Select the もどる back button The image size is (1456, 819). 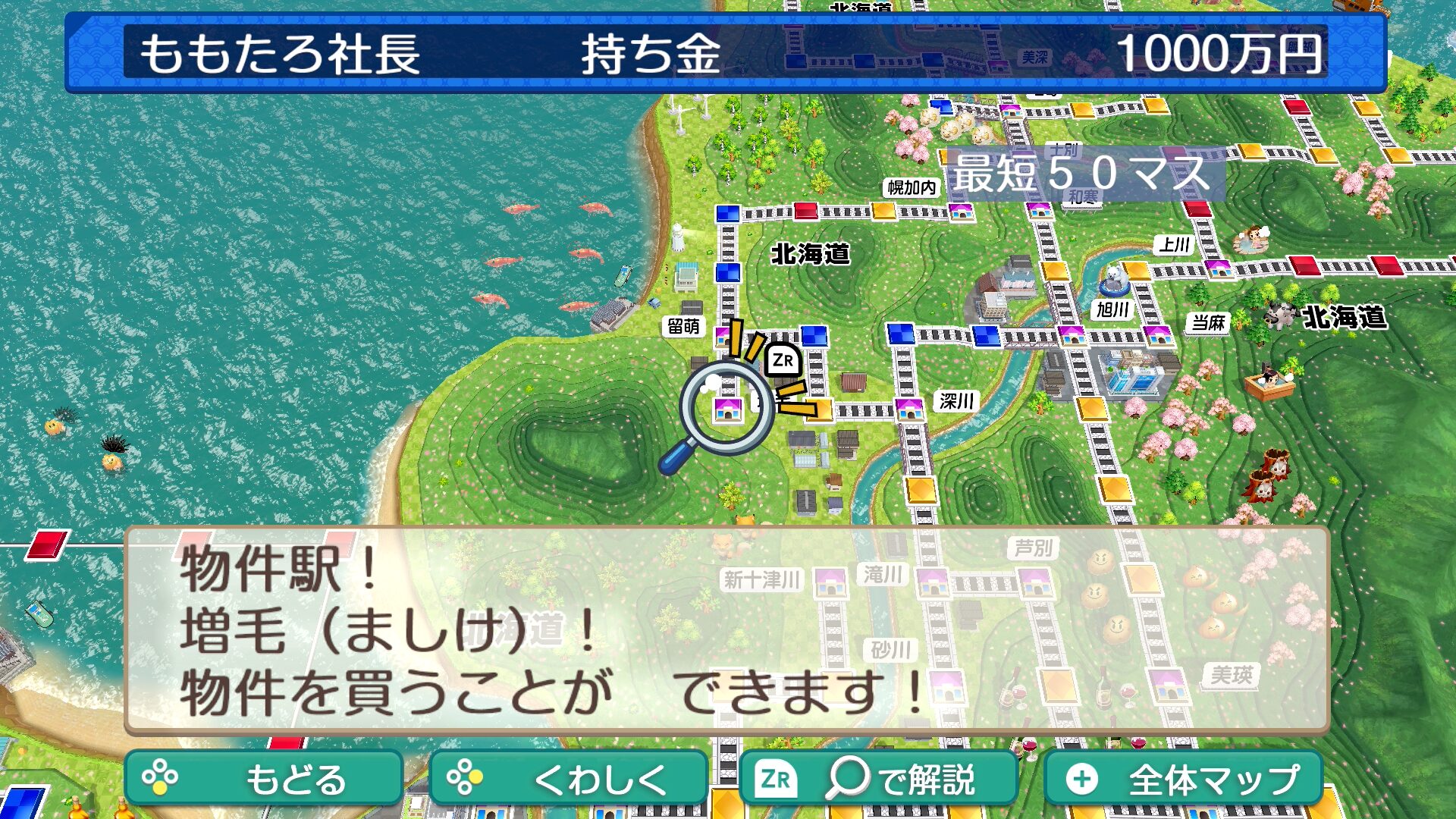(263, 778)
